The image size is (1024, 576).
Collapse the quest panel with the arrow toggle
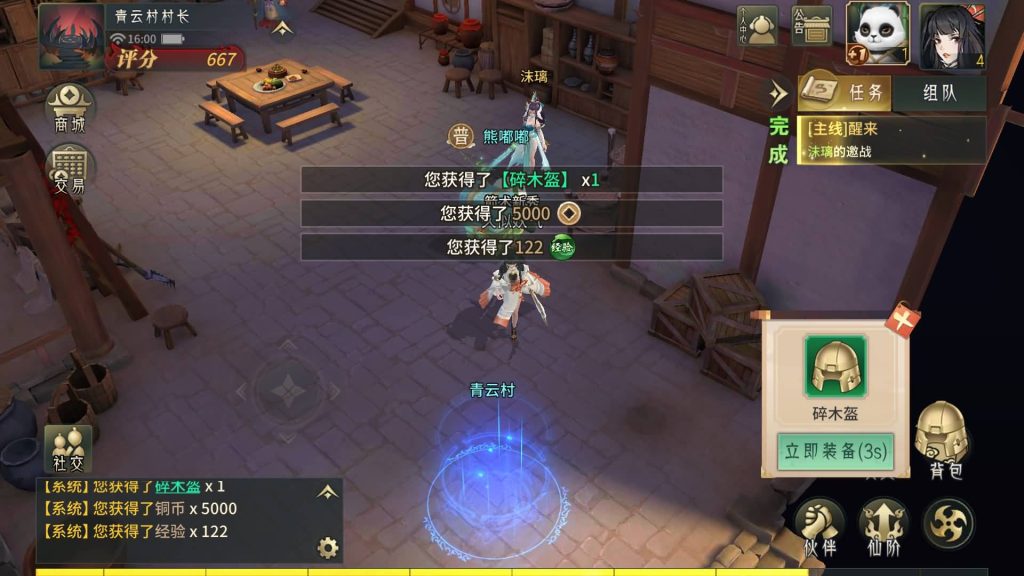pos(778,93)
